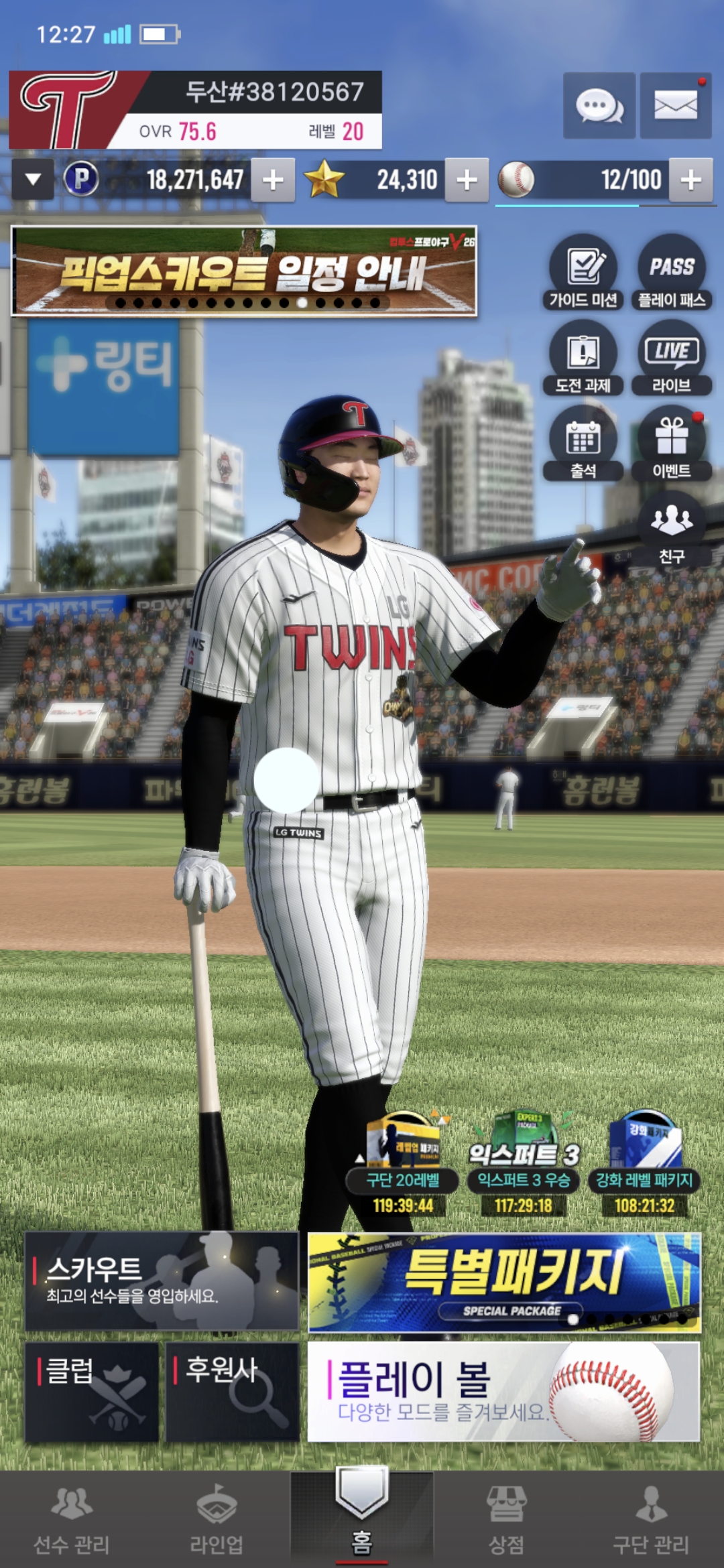Tap the pickup scout schedule banner
This screenshot has width=724, height=1568.
click(244, 271)
